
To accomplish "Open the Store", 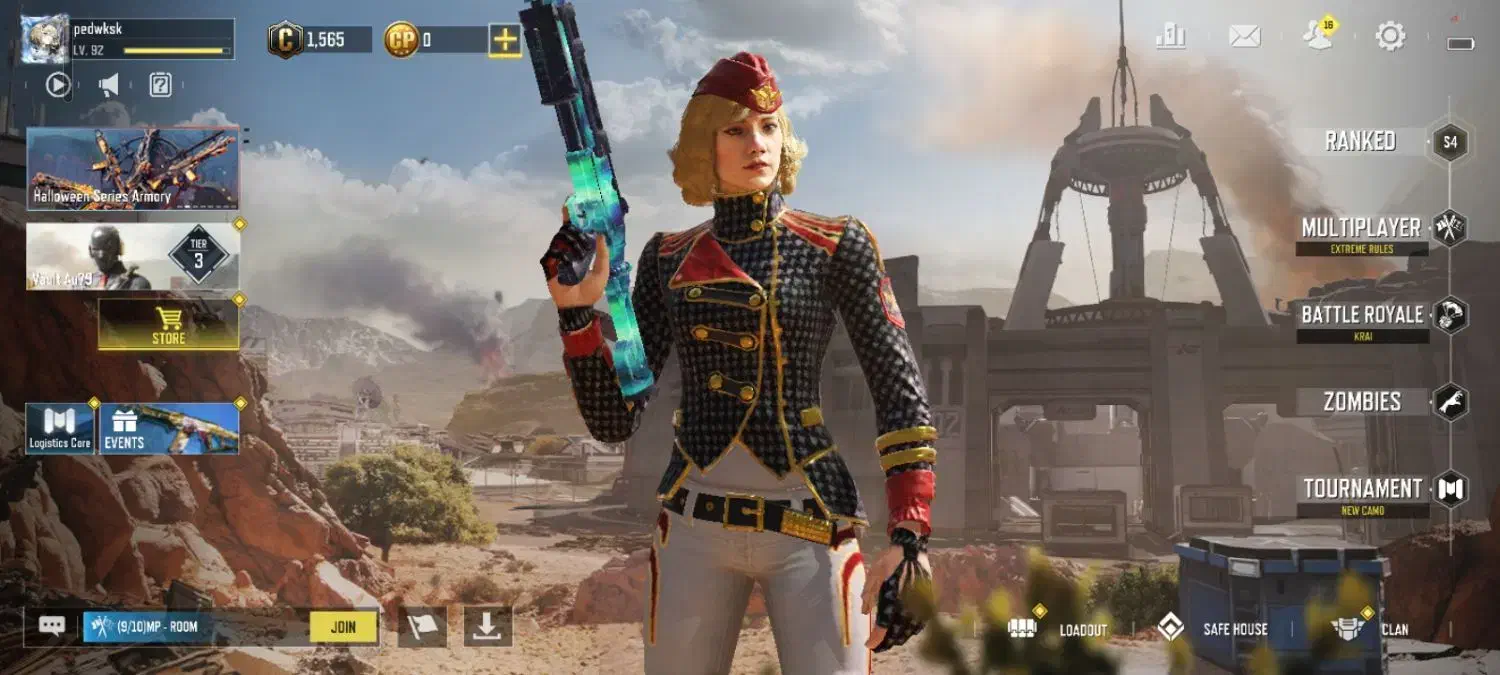I will (168, 324).
